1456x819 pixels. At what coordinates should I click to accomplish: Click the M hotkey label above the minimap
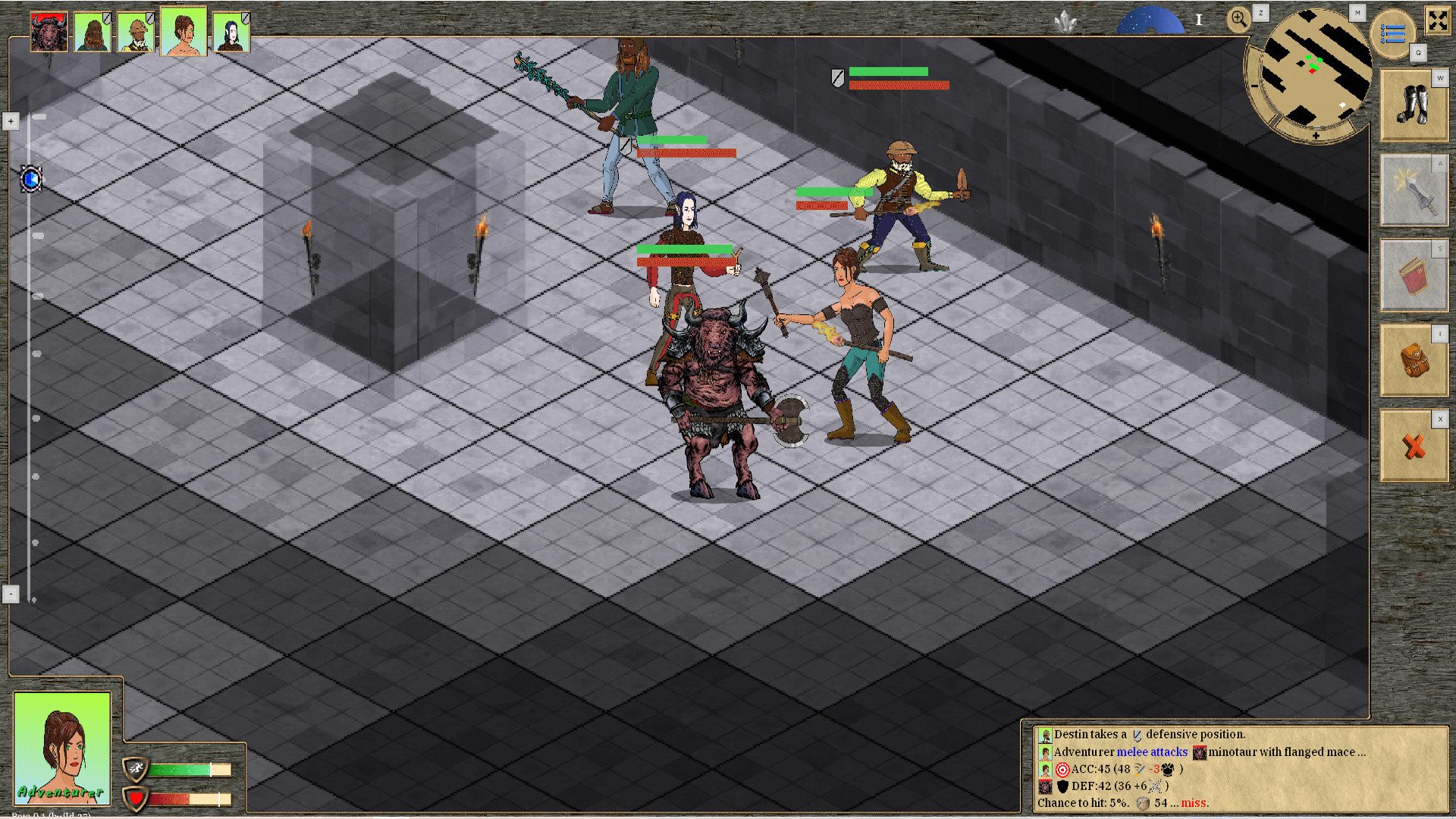tap(1357, 12)
